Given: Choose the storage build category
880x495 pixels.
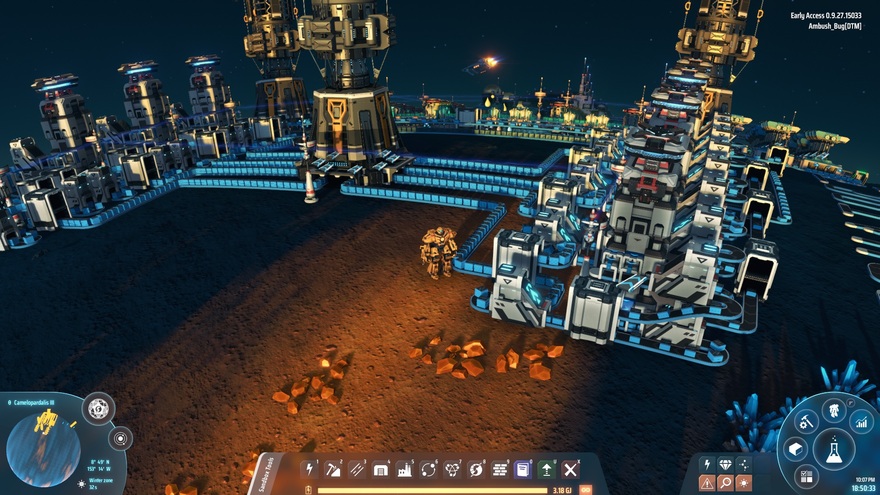Looking at the screenshot, I should 381,469.
